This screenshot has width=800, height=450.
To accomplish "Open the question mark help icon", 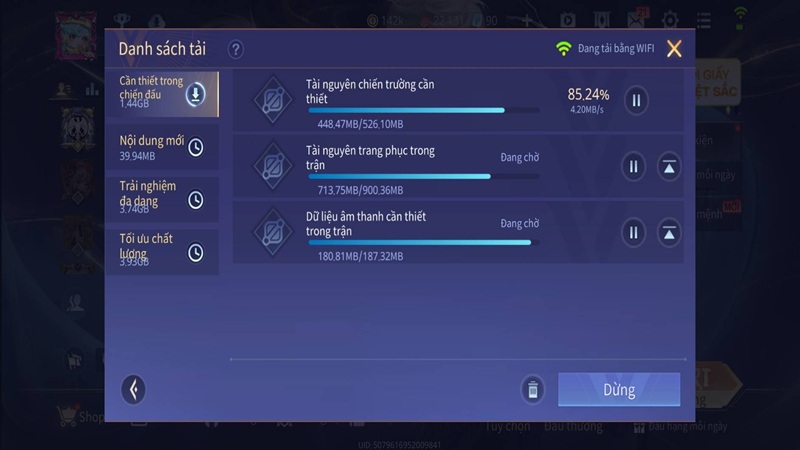I will click(236, 49).
